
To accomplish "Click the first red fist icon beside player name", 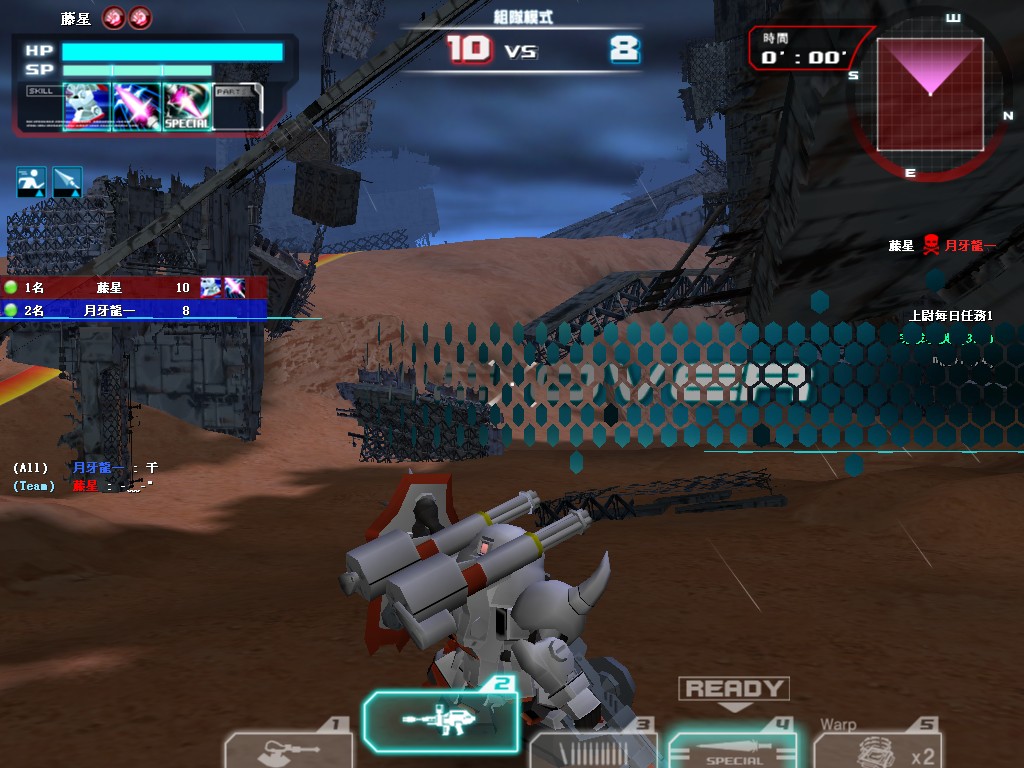I will [114, 18].
